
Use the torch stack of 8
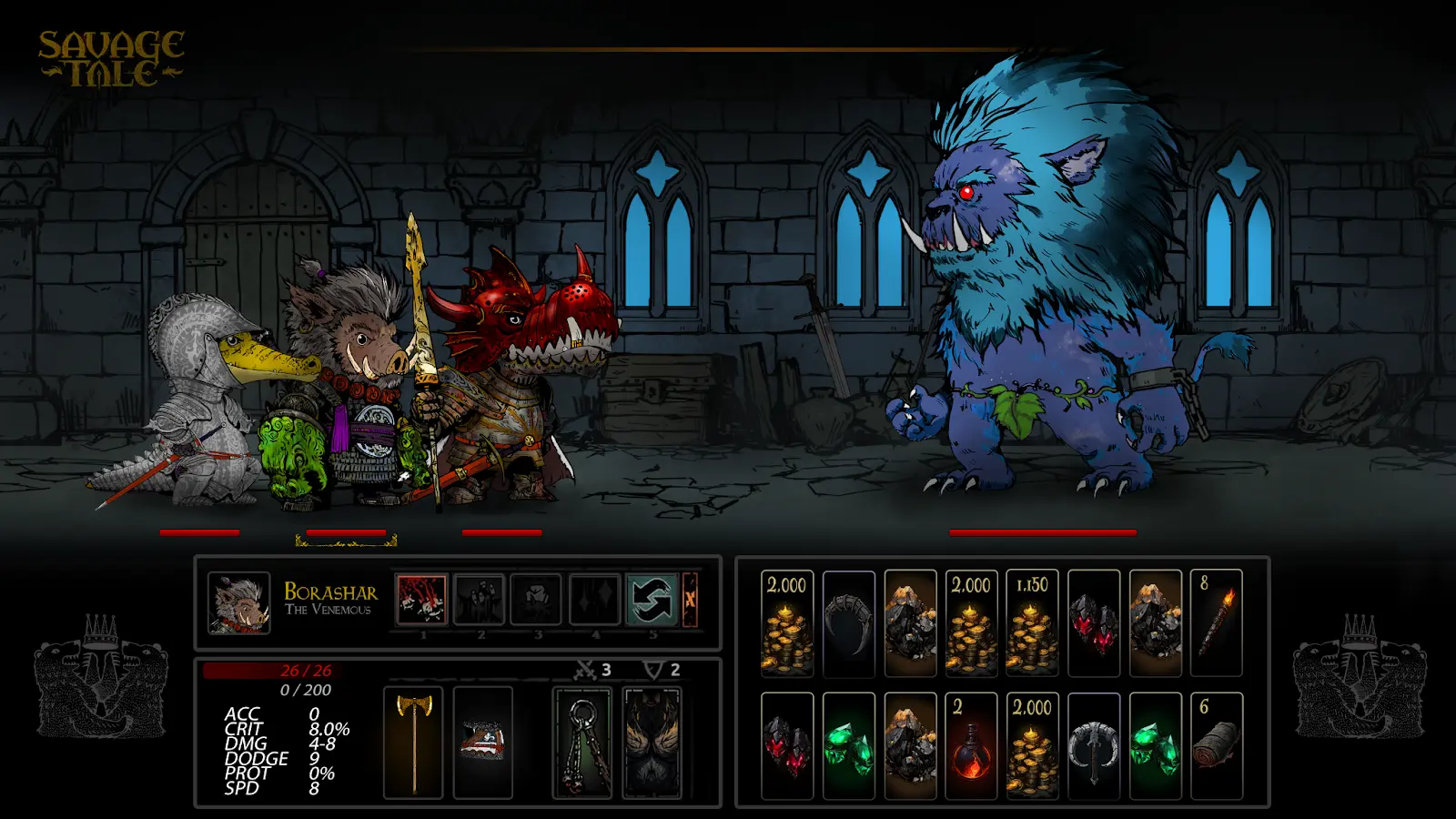(1217, 624)
